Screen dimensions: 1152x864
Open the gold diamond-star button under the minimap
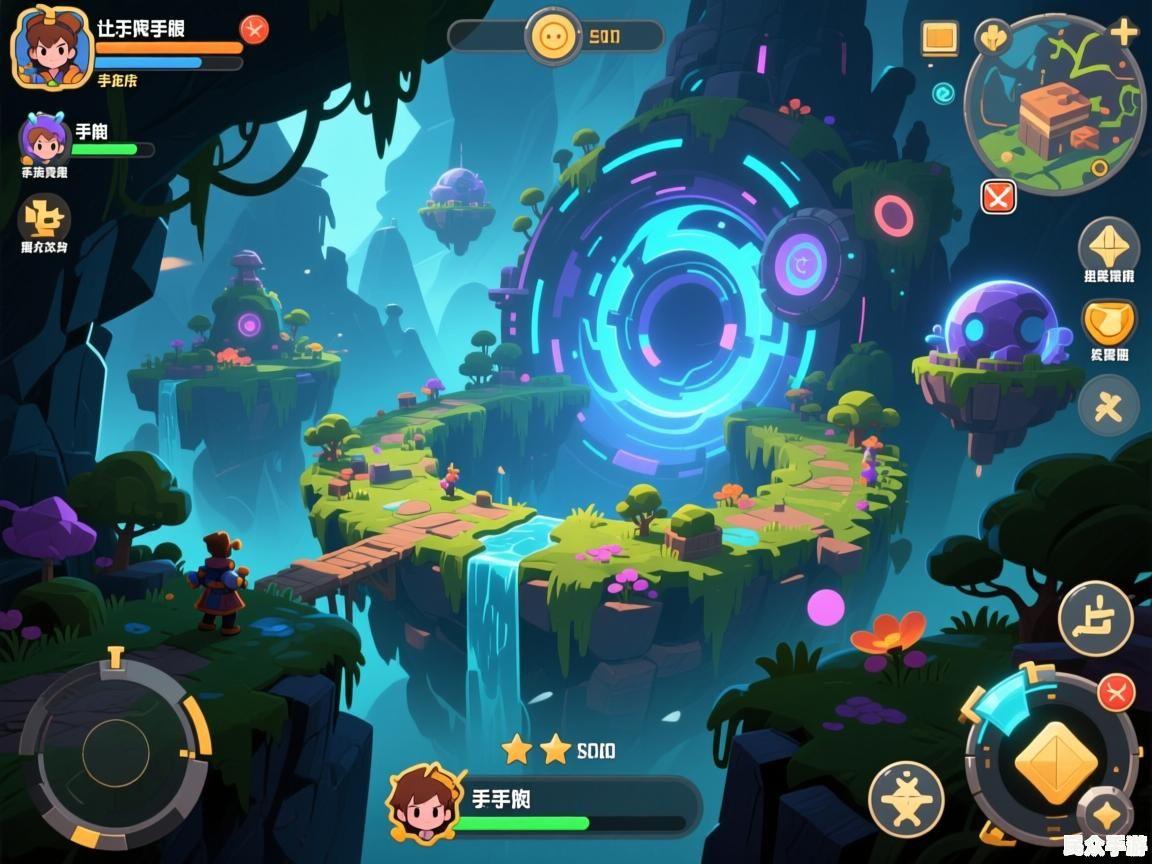point(1108,245)
